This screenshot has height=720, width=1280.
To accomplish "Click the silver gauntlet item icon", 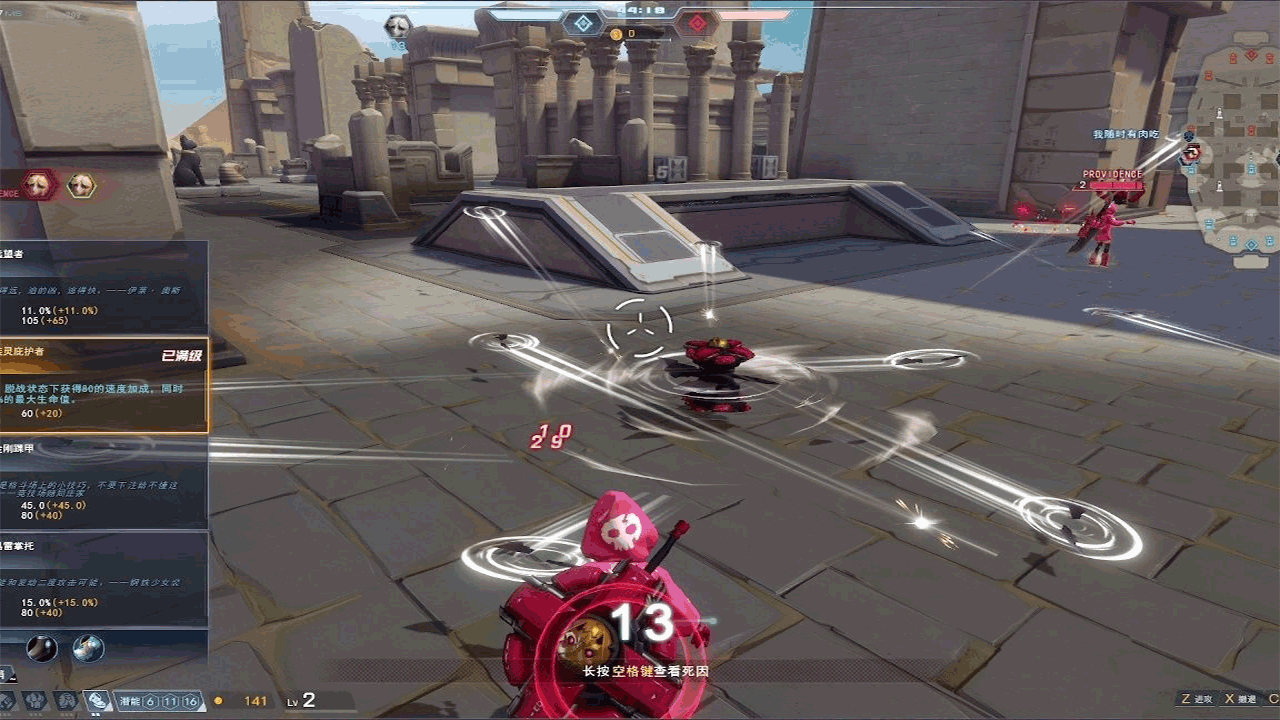I will [88, 648].
